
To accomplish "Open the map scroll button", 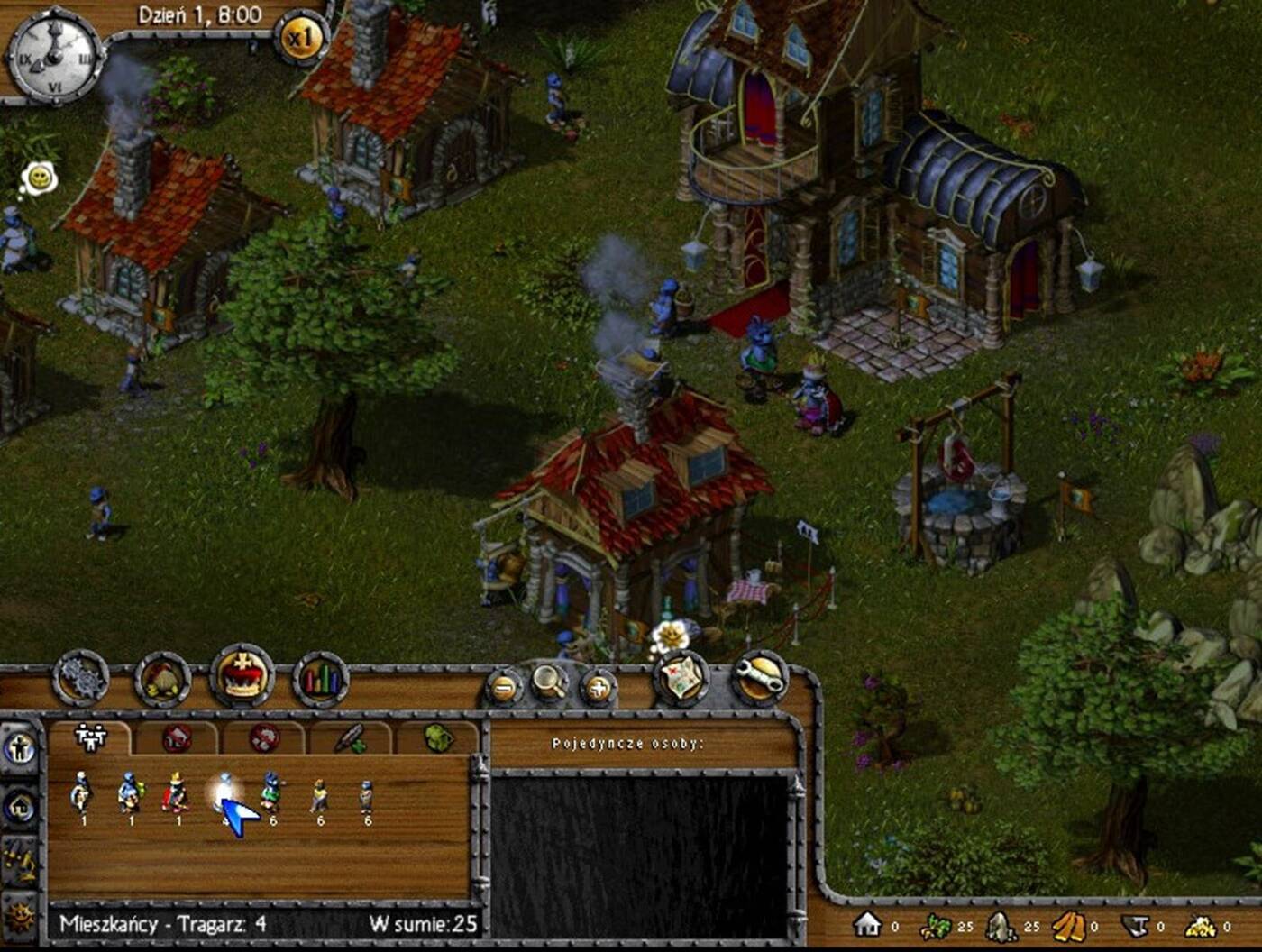I will click(x=682, y=678).
